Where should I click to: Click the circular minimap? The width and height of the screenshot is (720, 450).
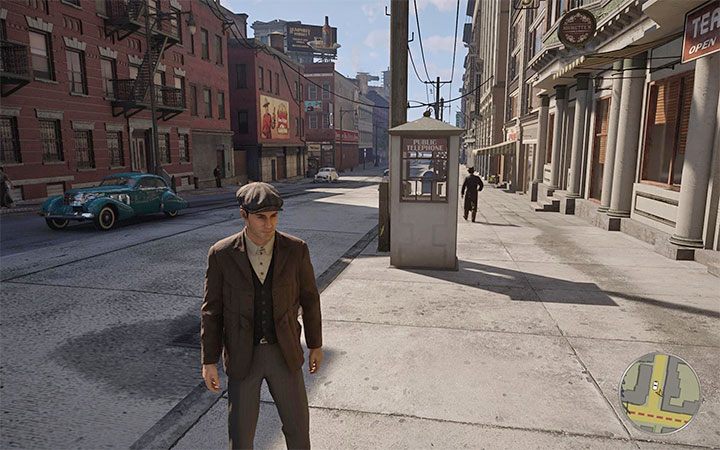pyautogui.click(x=659, y=392)
